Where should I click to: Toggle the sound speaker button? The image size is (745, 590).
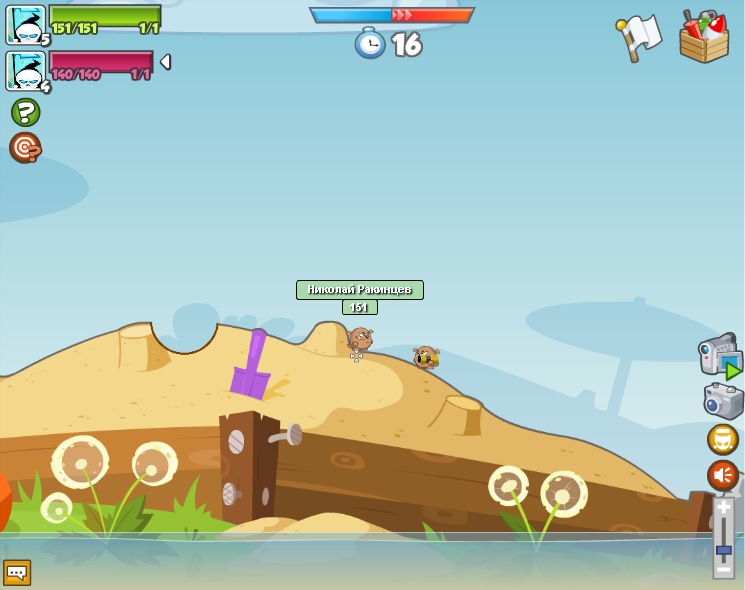coord(723,475)
